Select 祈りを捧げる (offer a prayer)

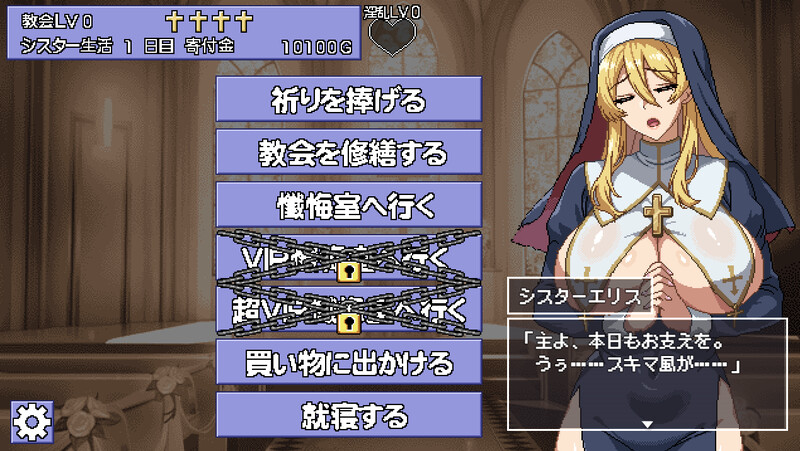click(348, 100)
